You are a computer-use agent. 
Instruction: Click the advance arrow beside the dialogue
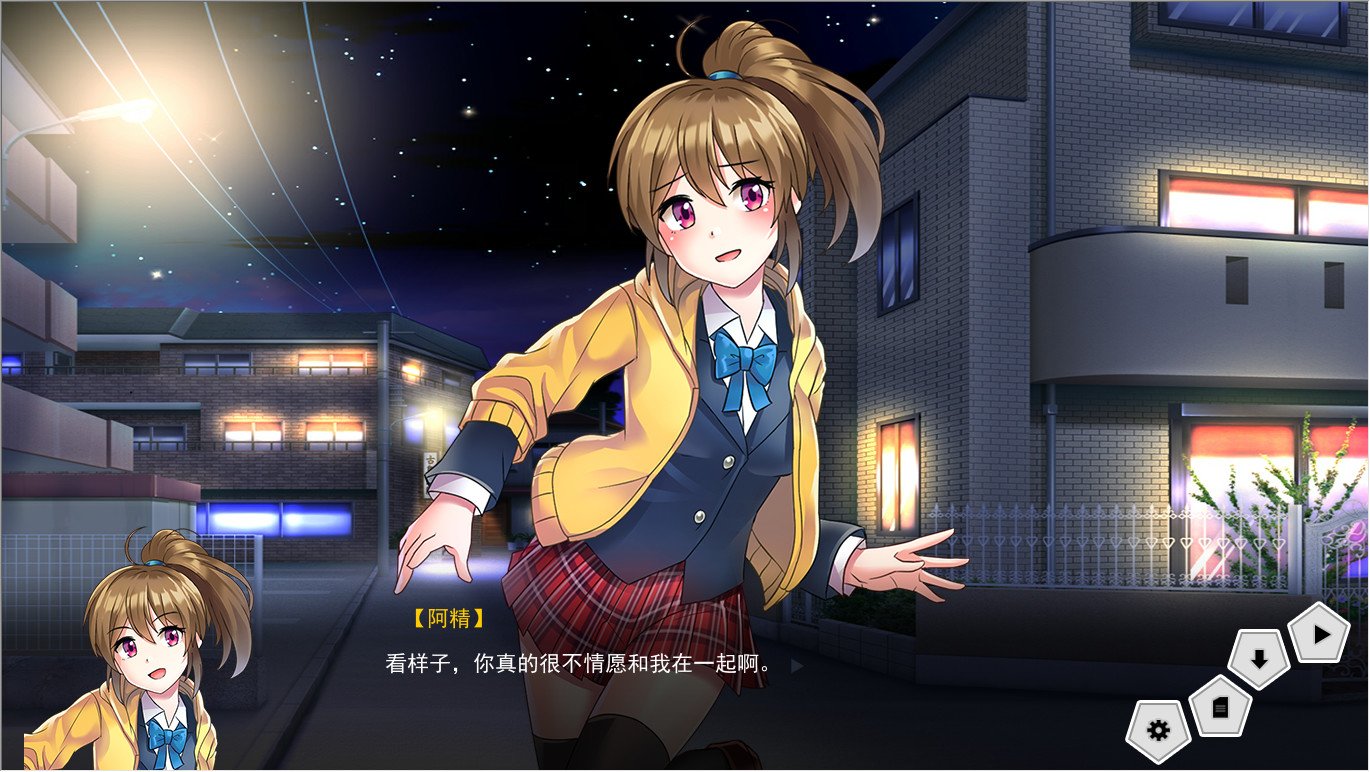coord(793,663)
